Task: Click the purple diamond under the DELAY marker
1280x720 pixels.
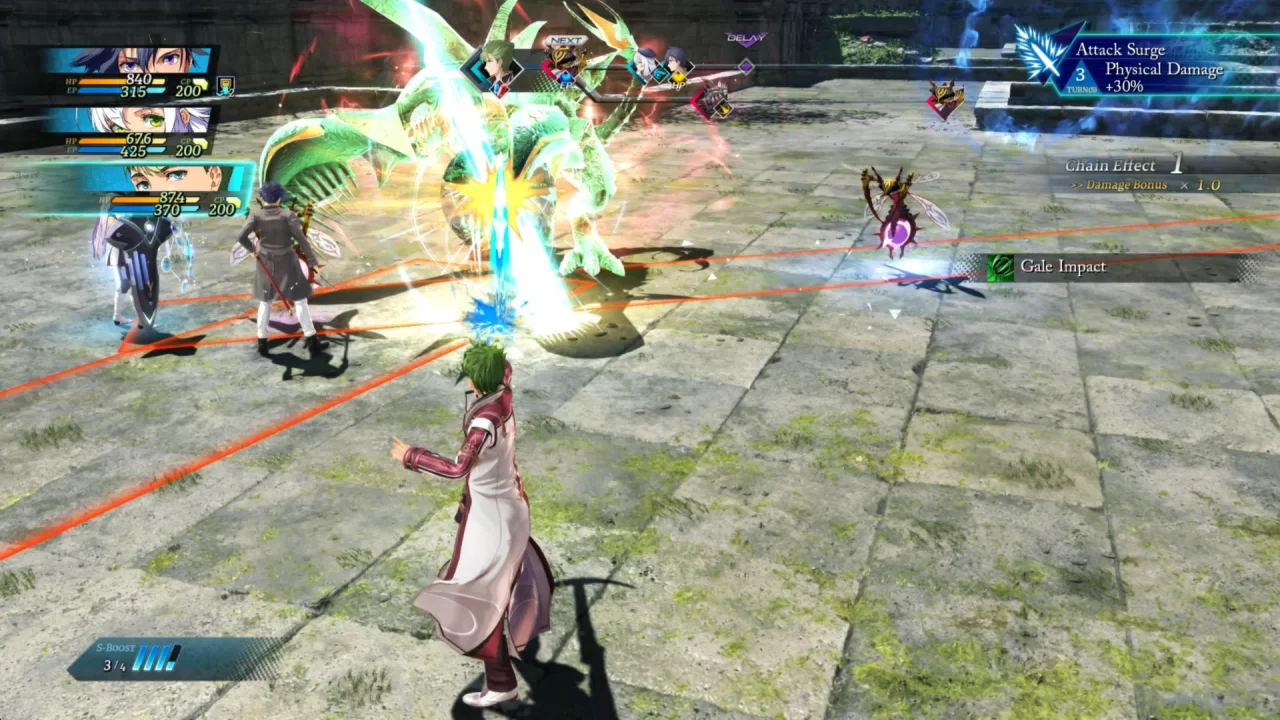Action: [x=746, y=66]
